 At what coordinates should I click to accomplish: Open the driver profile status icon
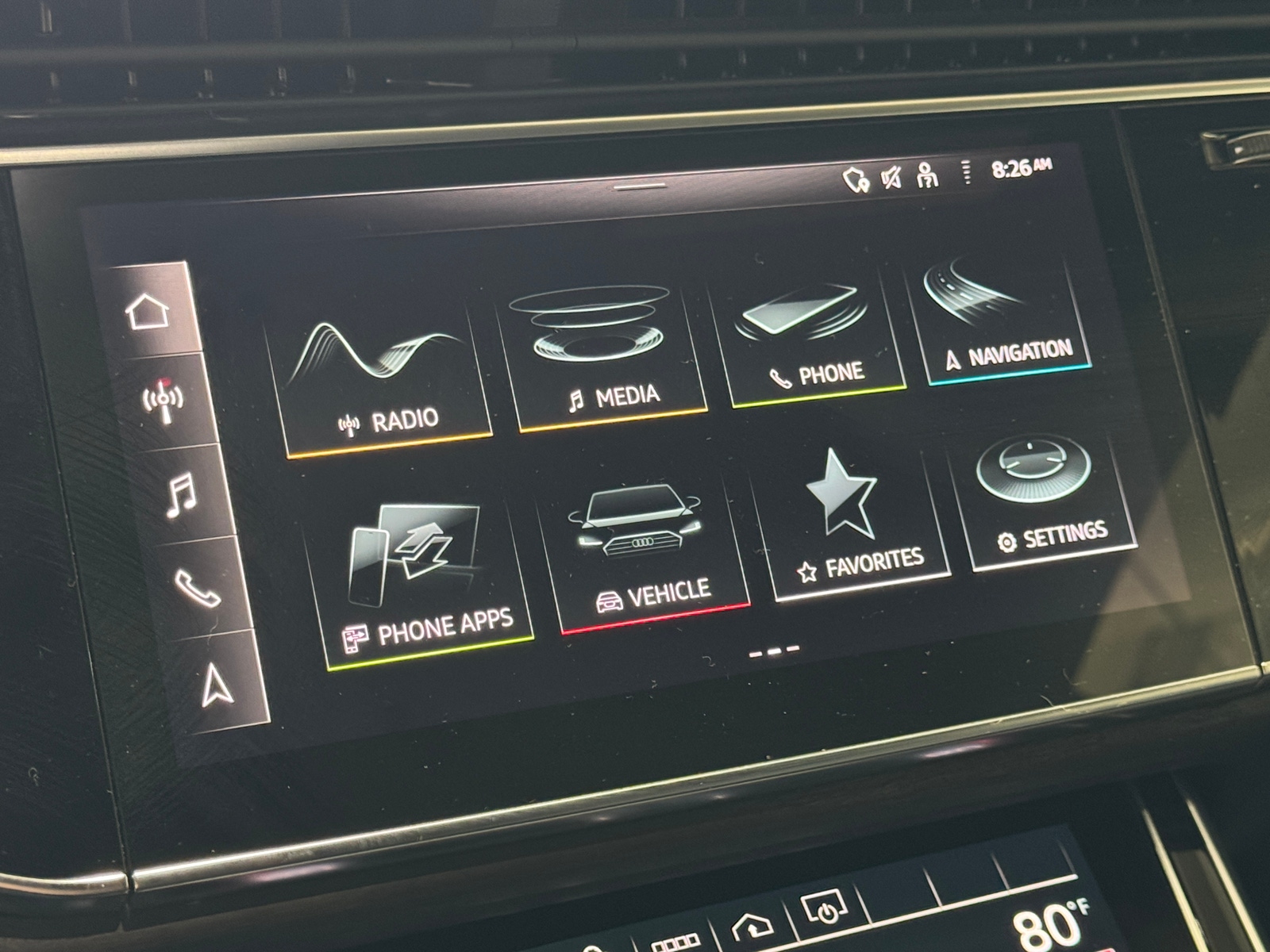[926, 174]
